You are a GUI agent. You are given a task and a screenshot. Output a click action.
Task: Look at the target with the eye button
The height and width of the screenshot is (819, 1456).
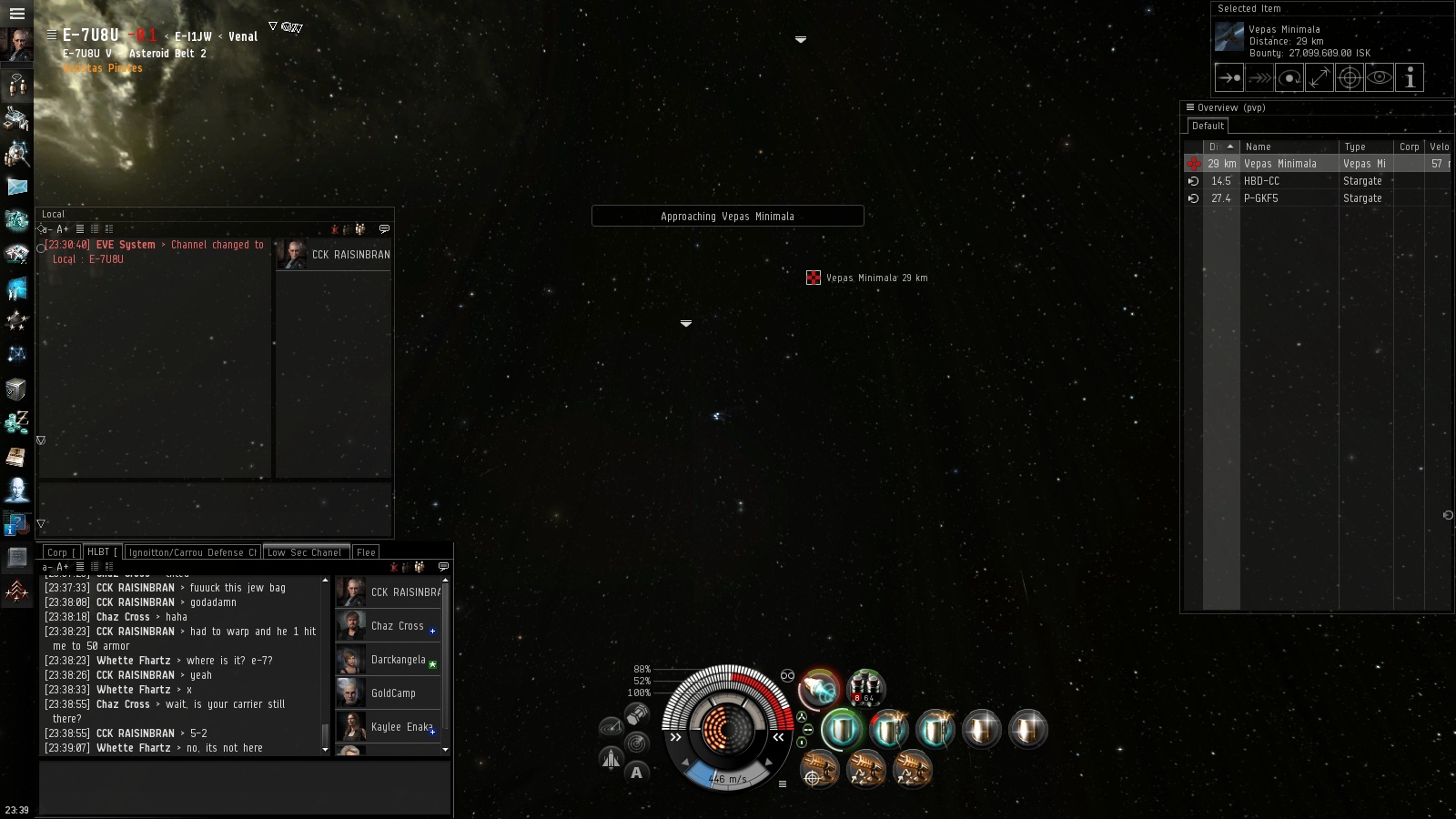click(x=1380, y=78)
